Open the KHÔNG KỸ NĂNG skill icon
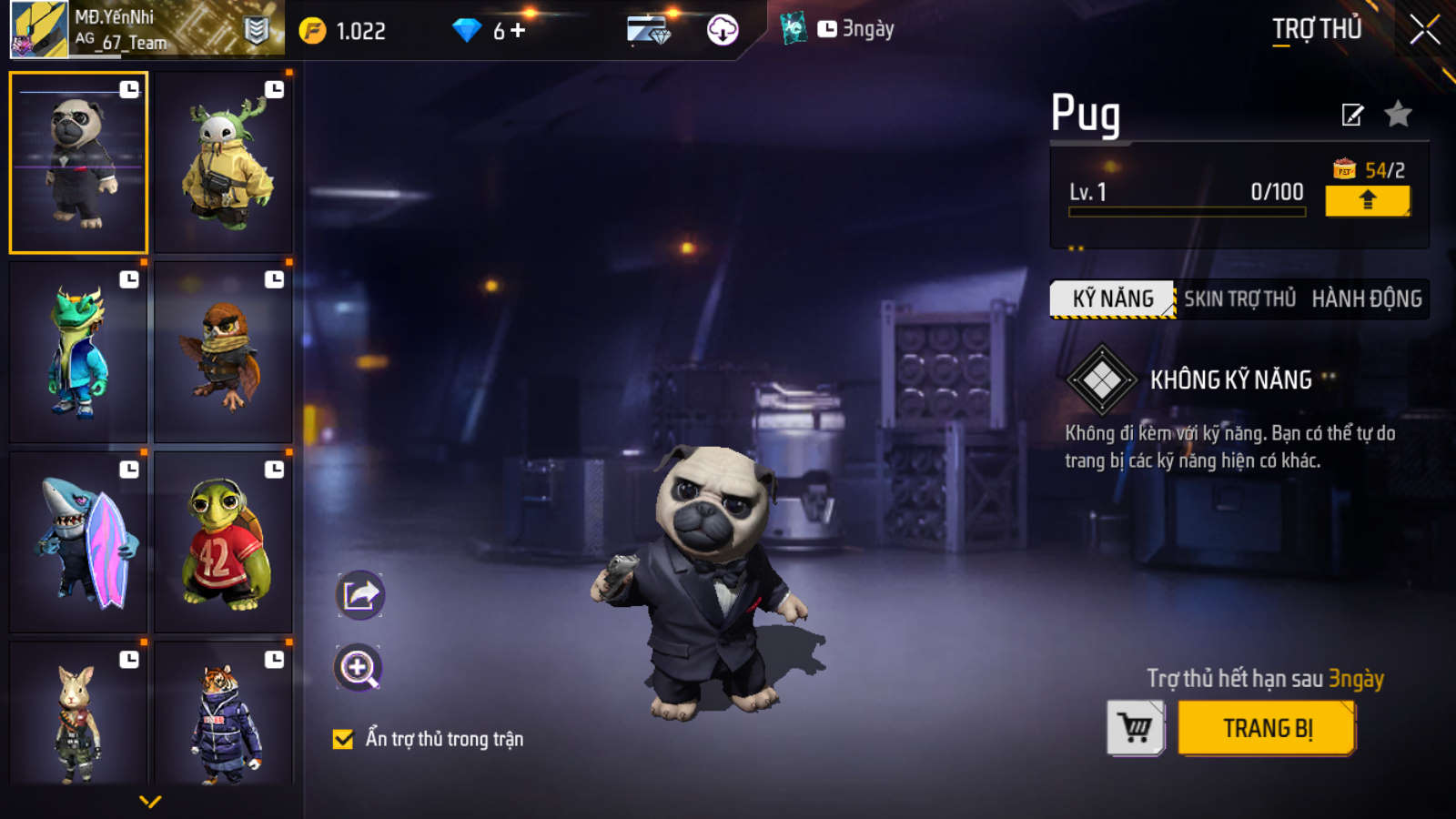Image resolution: width=1456 pixels, height=819 pixels. point(1101,379)
